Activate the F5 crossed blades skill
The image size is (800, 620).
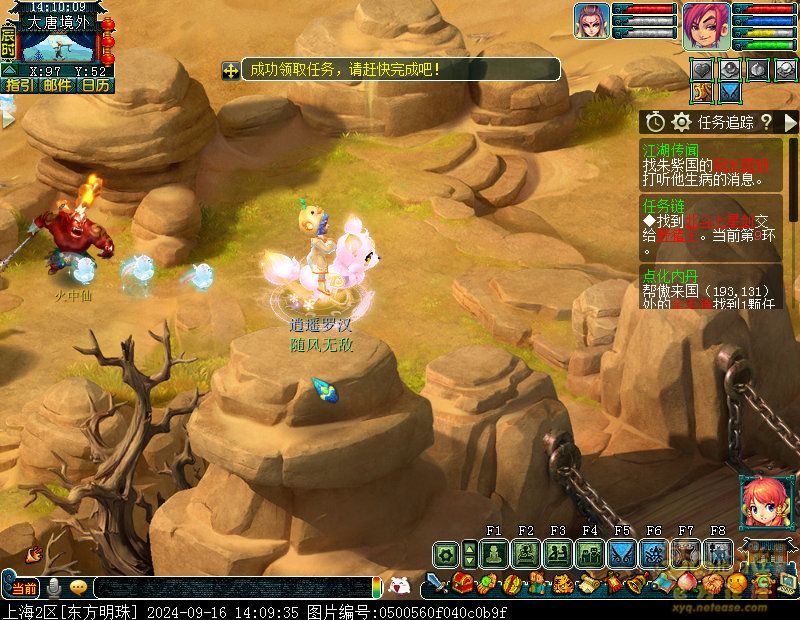click(x=622, y=553)
